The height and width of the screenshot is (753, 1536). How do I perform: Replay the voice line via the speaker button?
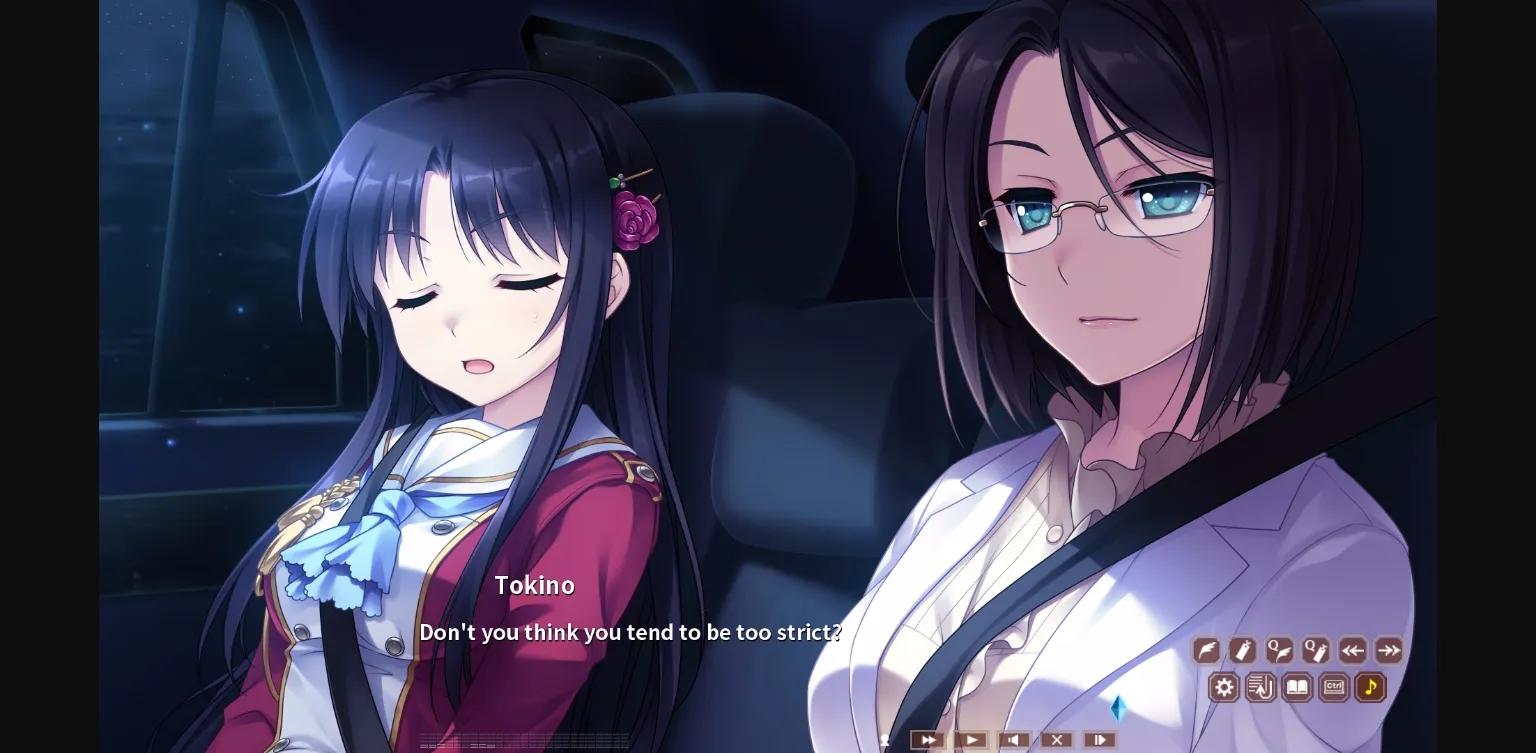pos(1014,740)
